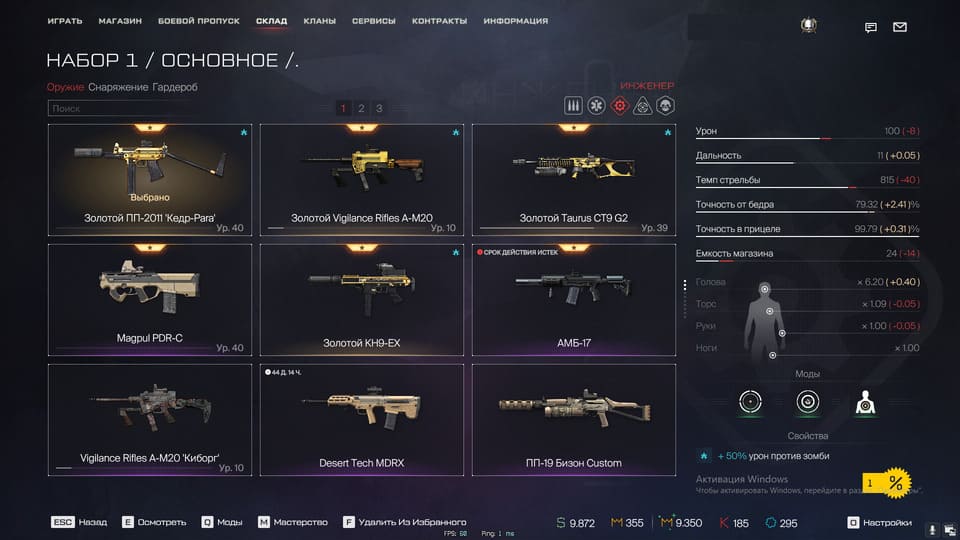Open Боевой пропуск tab
The width and height of the screenshot is (960, 540).
[199, 21]
